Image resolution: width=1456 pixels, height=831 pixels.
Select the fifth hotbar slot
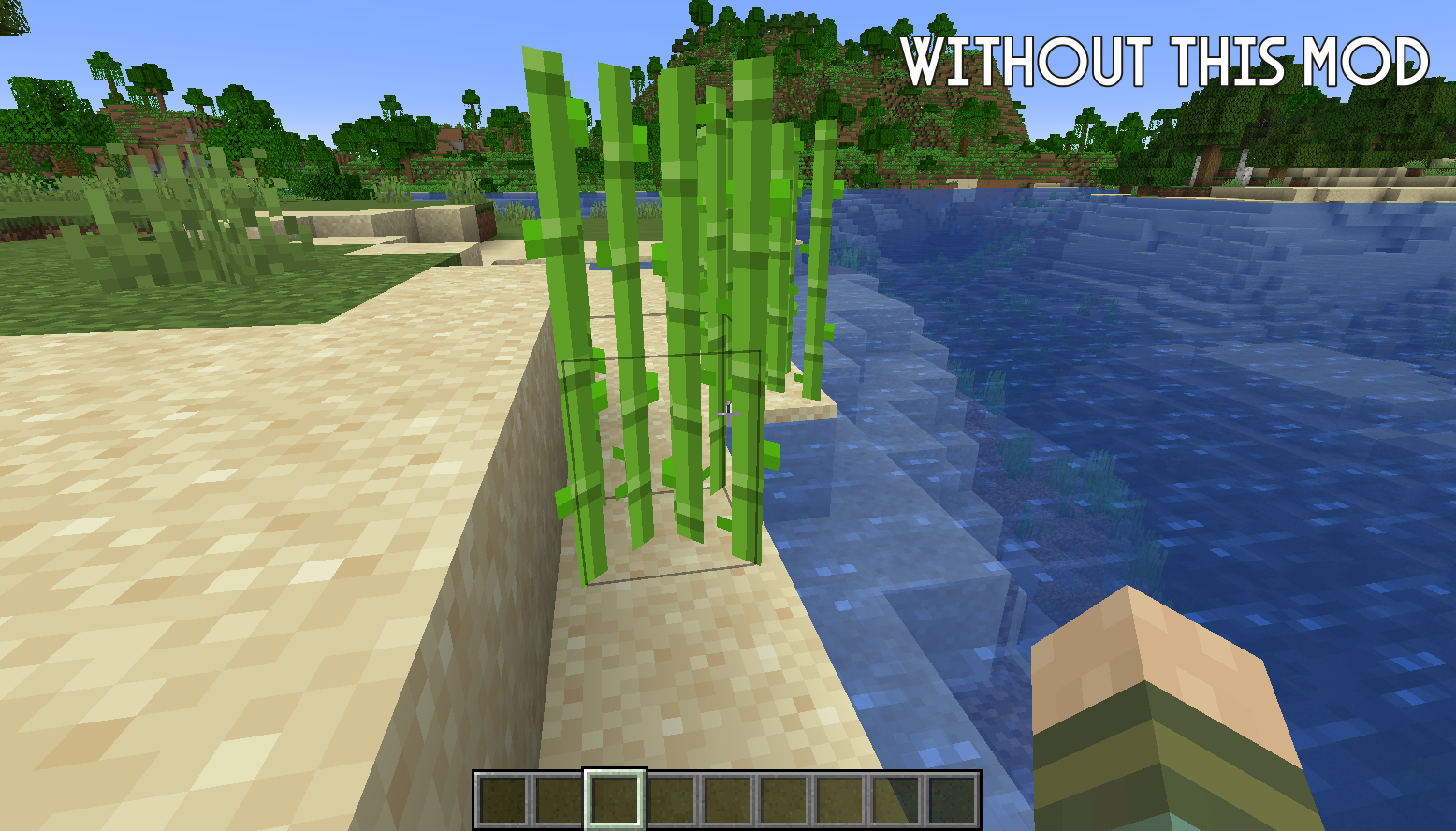click(727, 800)
